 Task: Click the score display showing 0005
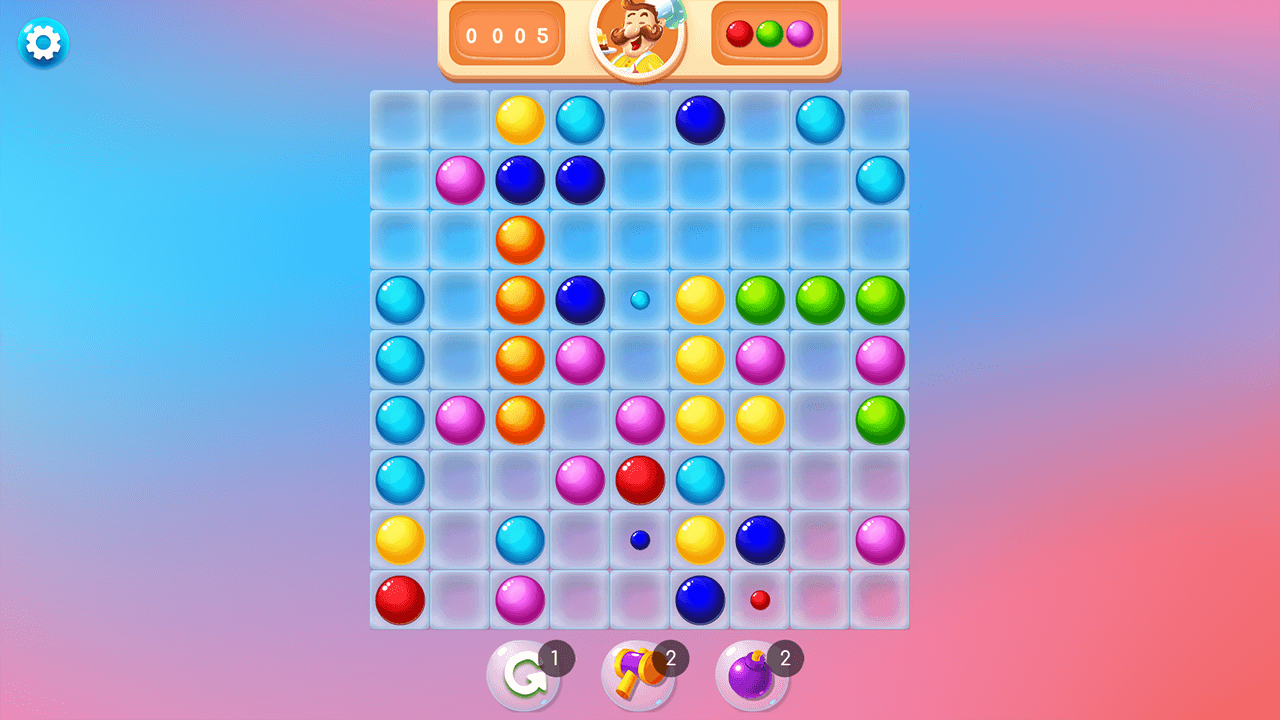507,34
